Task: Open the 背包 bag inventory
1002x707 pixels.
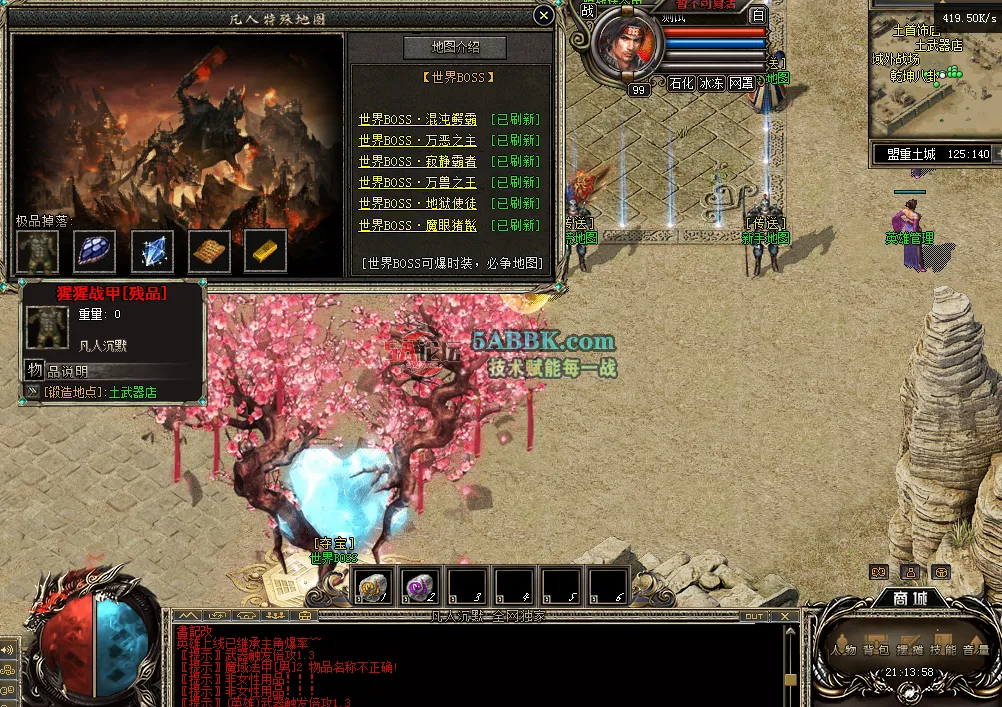Action: [x=876, y=649]
